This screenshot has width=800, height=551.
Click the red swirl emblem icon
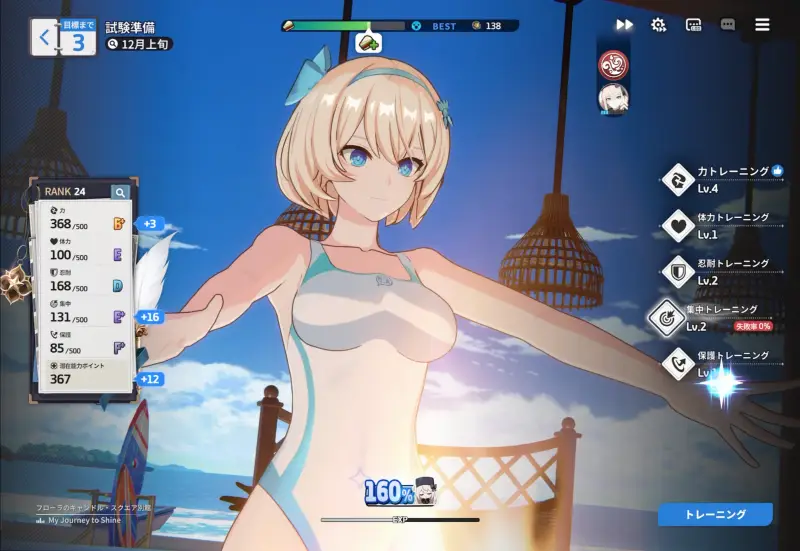(612, 65)
